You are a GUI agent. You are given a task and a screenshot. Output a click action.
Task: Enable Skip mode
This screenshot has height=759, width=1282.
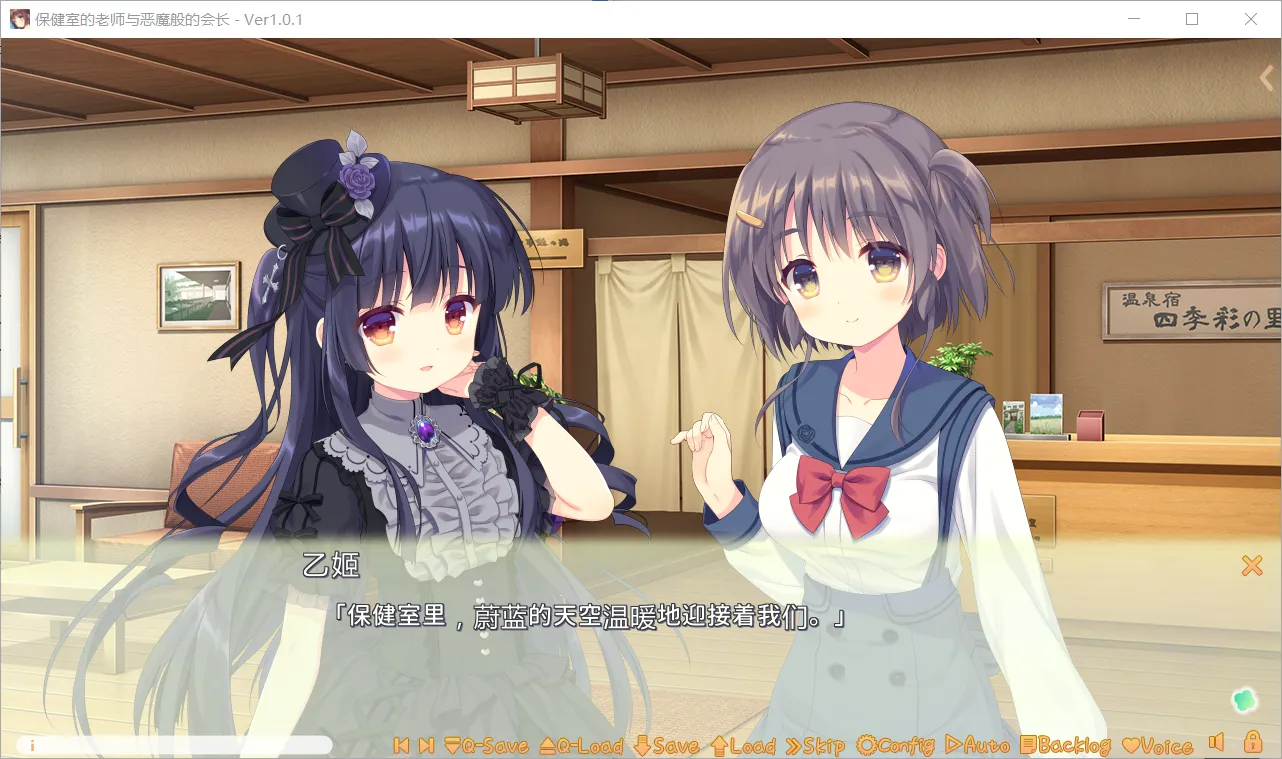pos(813,746)
